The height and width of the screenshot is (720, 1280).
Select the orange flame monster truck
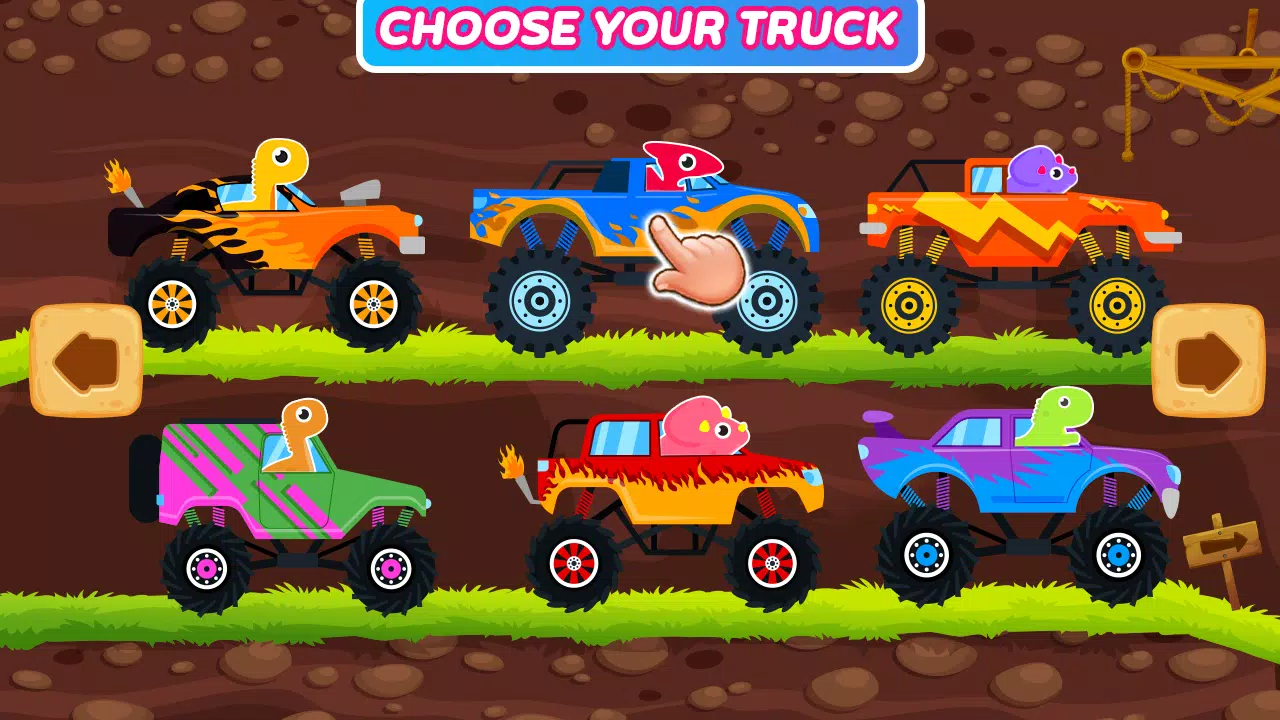(280, 230)
